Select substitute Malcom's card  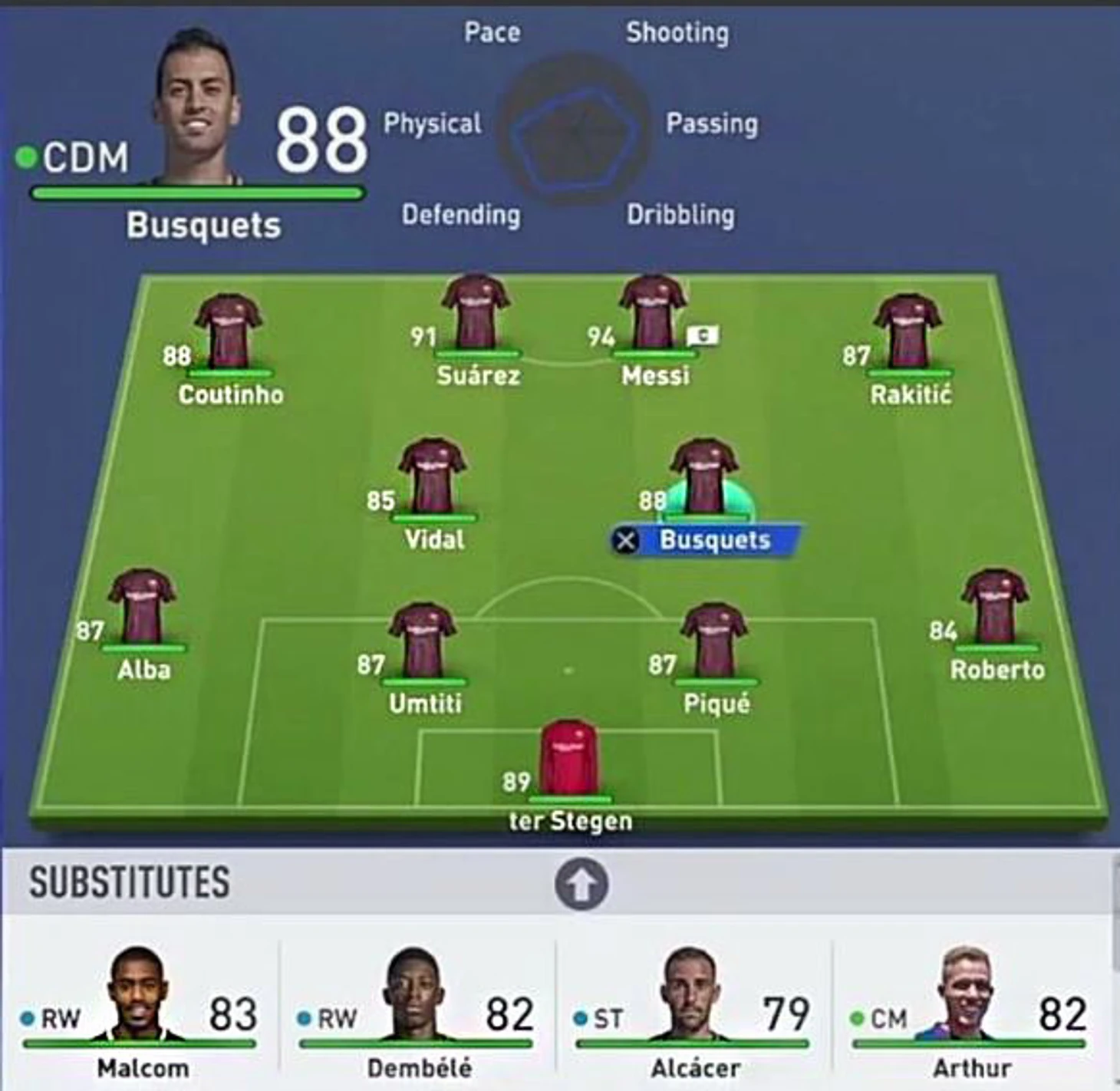[140, 1013]
